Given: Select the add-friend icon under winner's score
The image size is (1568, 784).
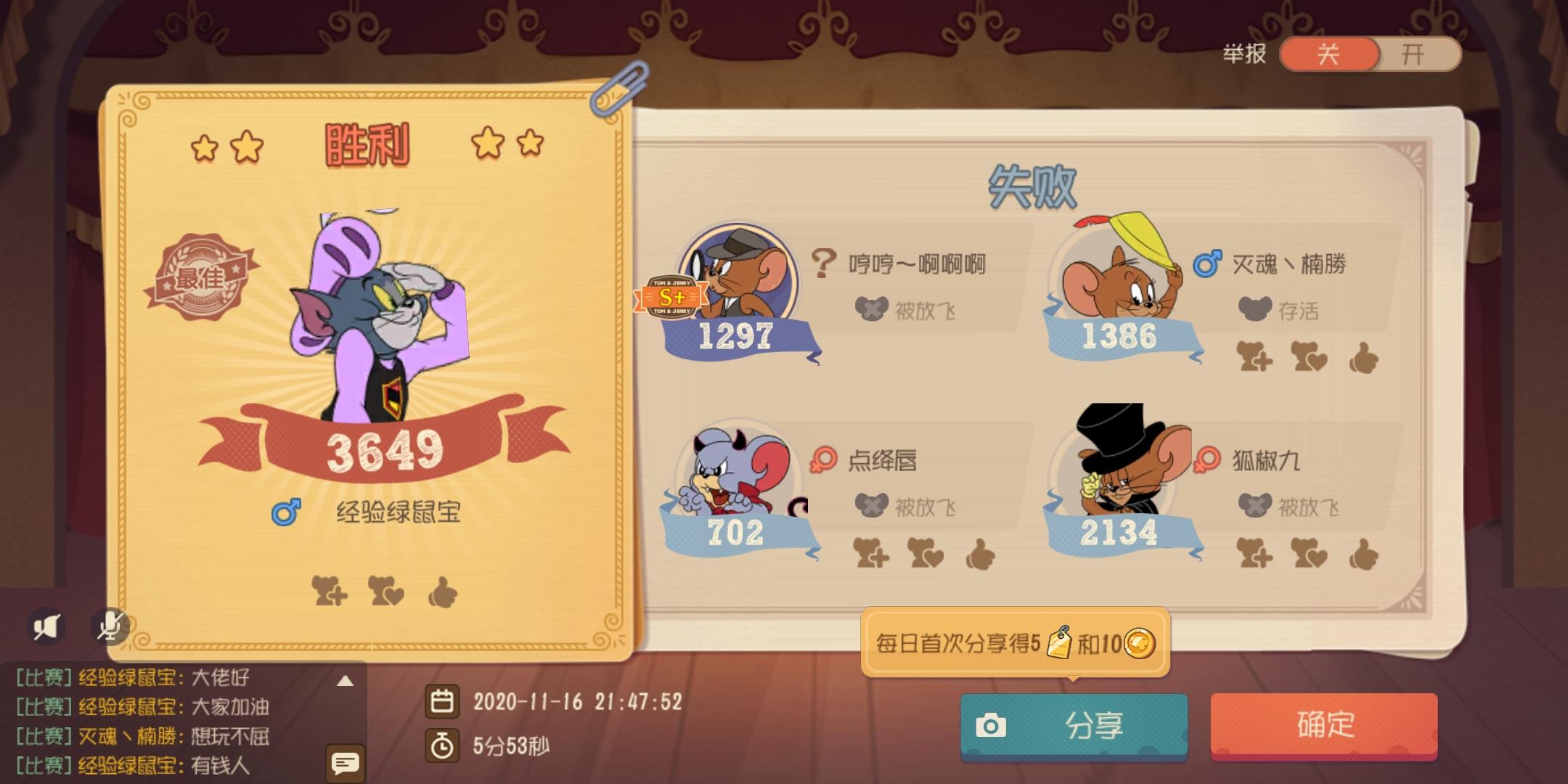Looking at the screenshot, I should [x=330, y=592].
